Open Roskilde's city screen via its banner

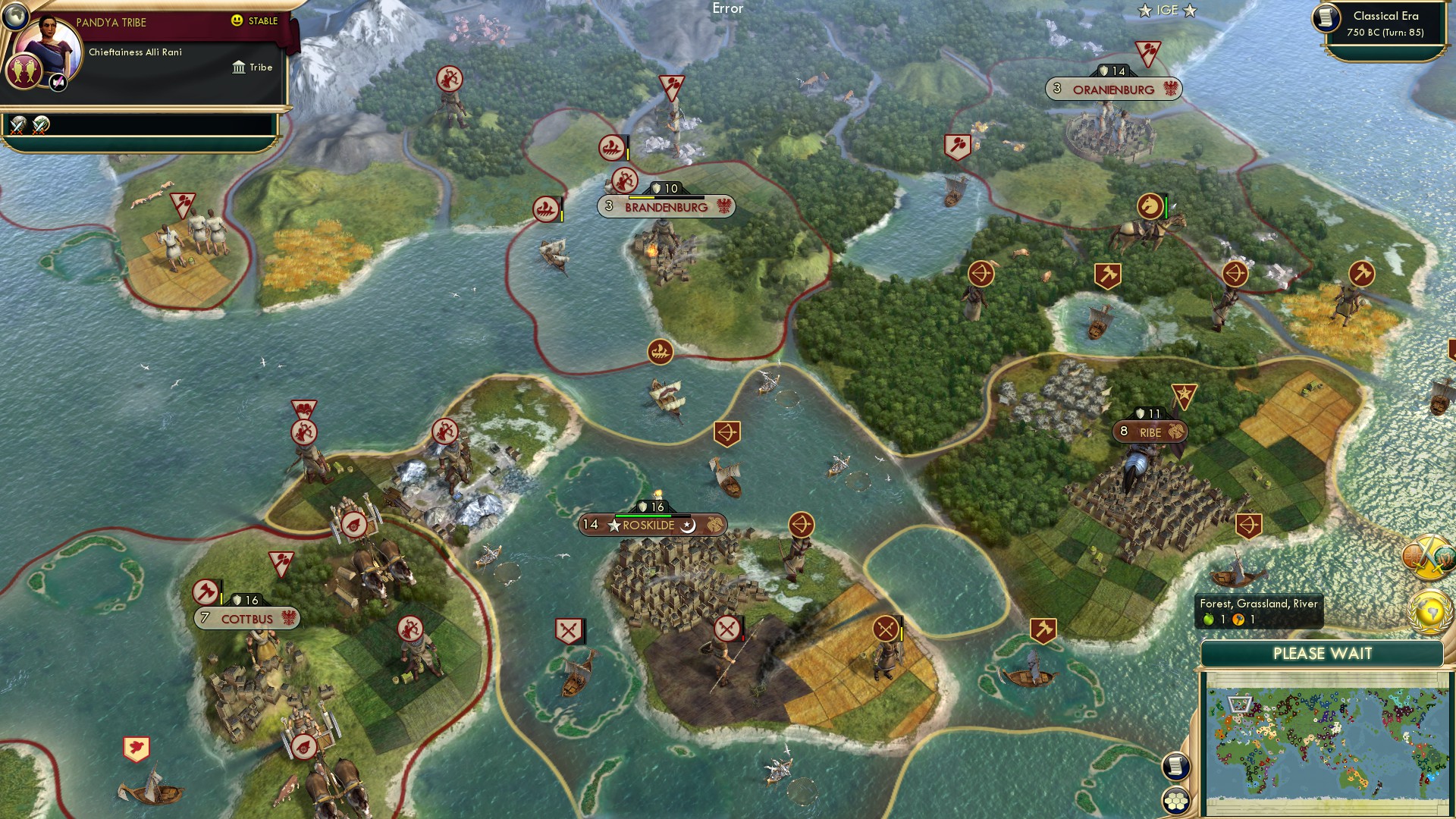(x=648, y=525)
